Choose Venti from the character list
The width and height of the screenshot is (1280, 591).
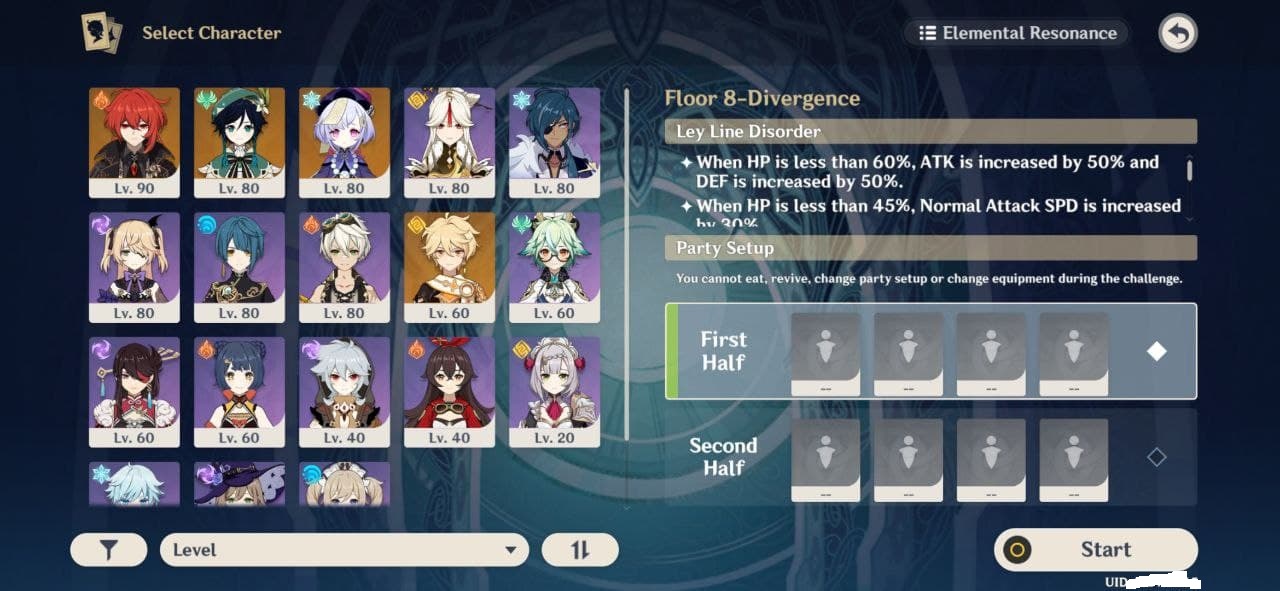tap(239, 142)
